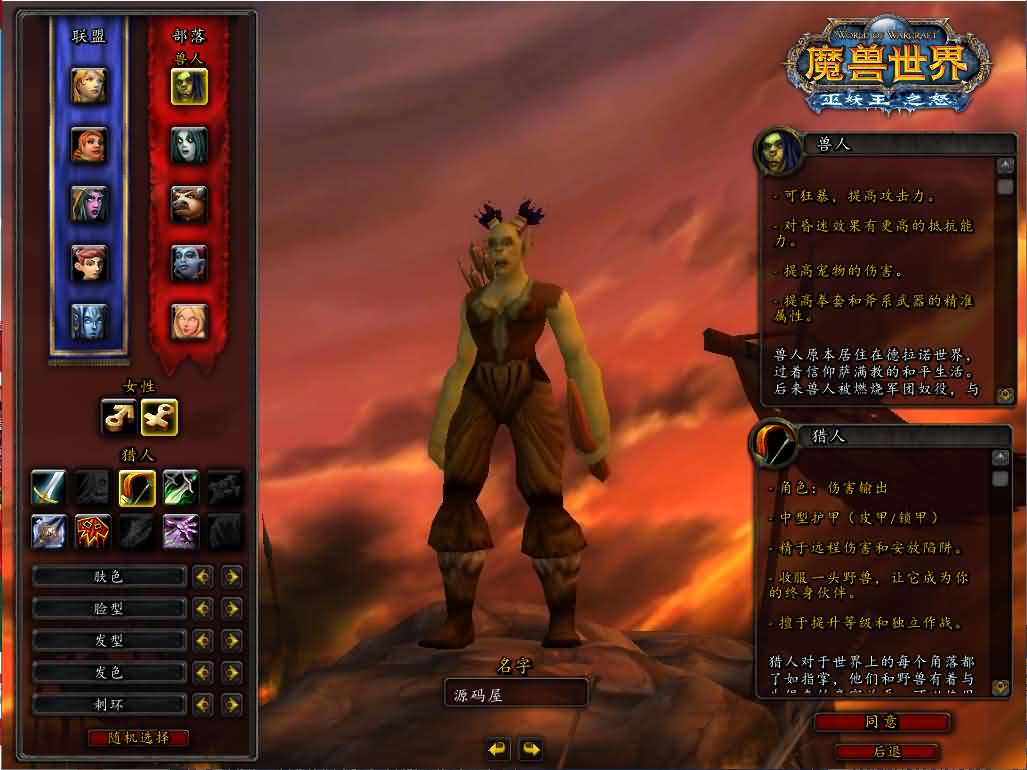
Task: Switch gender to male
Action: point(119,417)
